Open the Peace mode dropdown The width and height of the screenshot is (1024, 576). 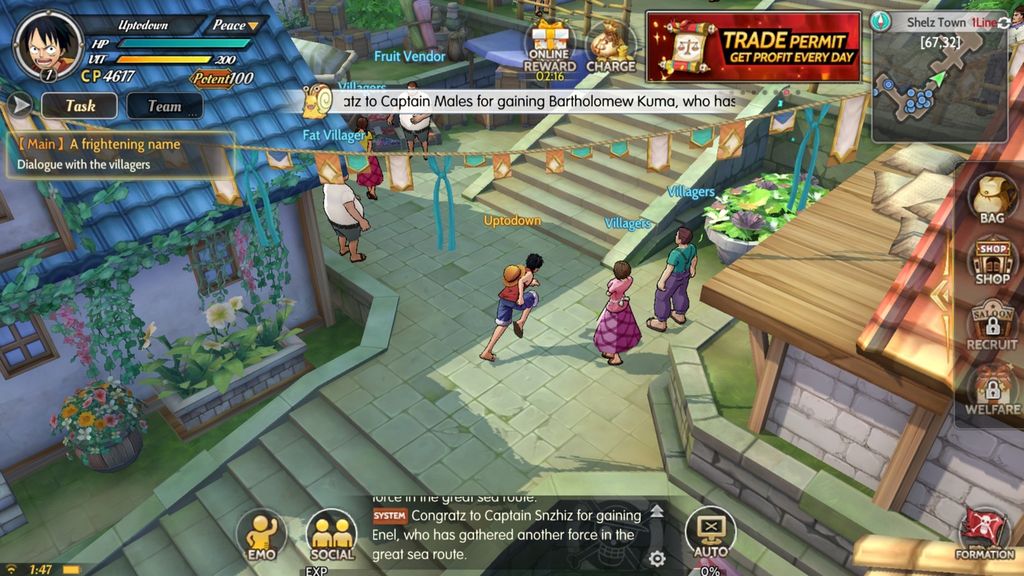pyautogui.click(x=234, y=25)
